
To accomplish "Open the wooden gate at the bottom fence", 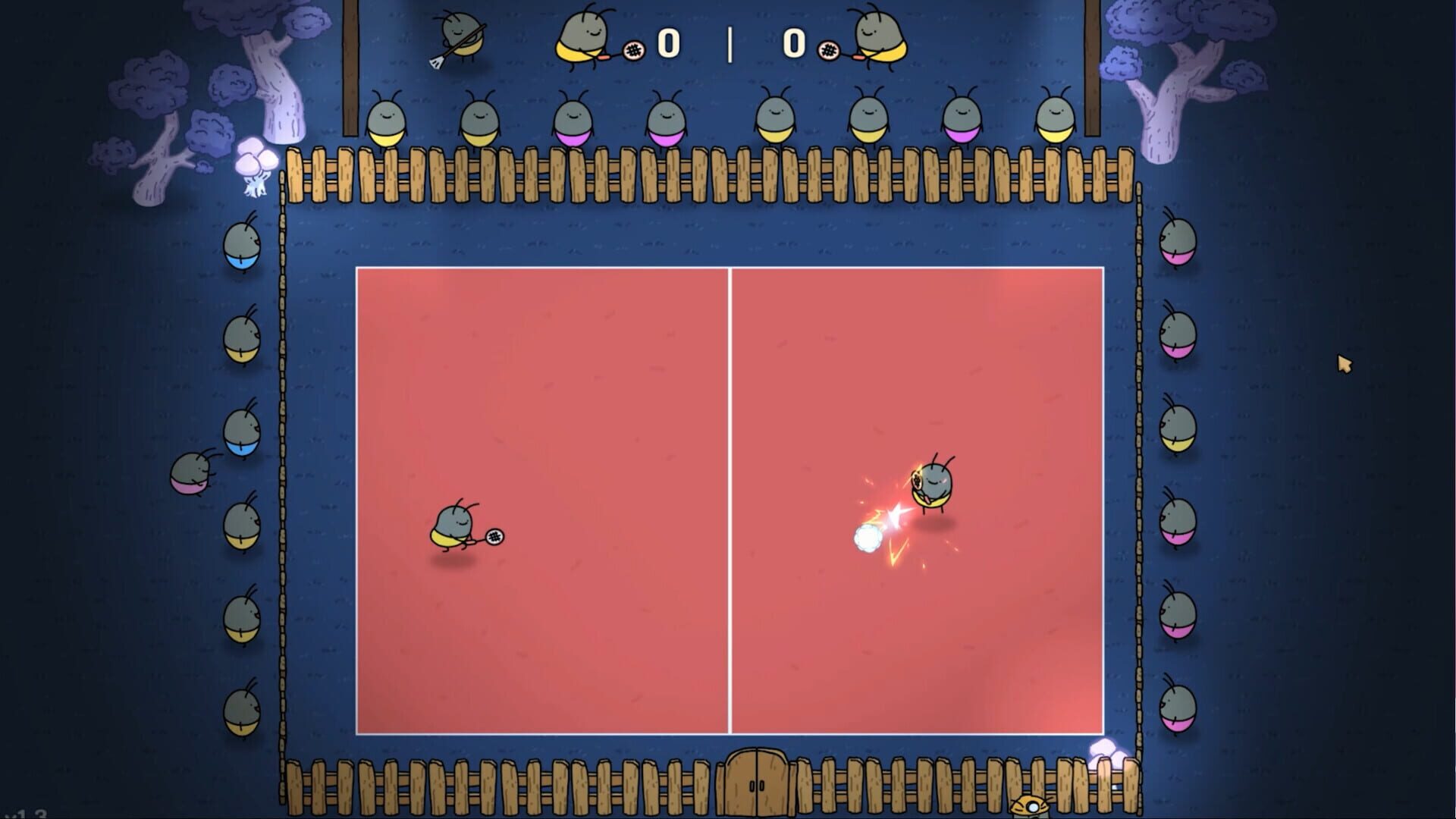I will pyautogui.click(x=757, y=785).
